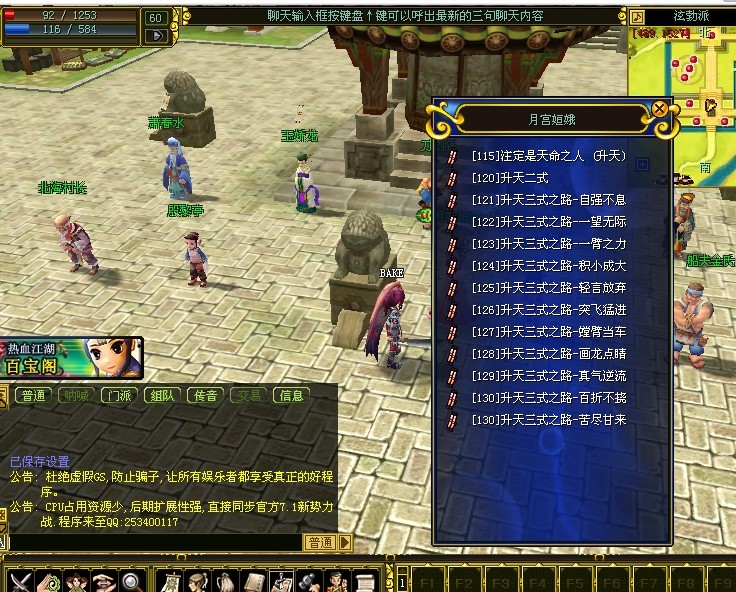
Task: Open the 组队 team chat tab
Action: 162,396
